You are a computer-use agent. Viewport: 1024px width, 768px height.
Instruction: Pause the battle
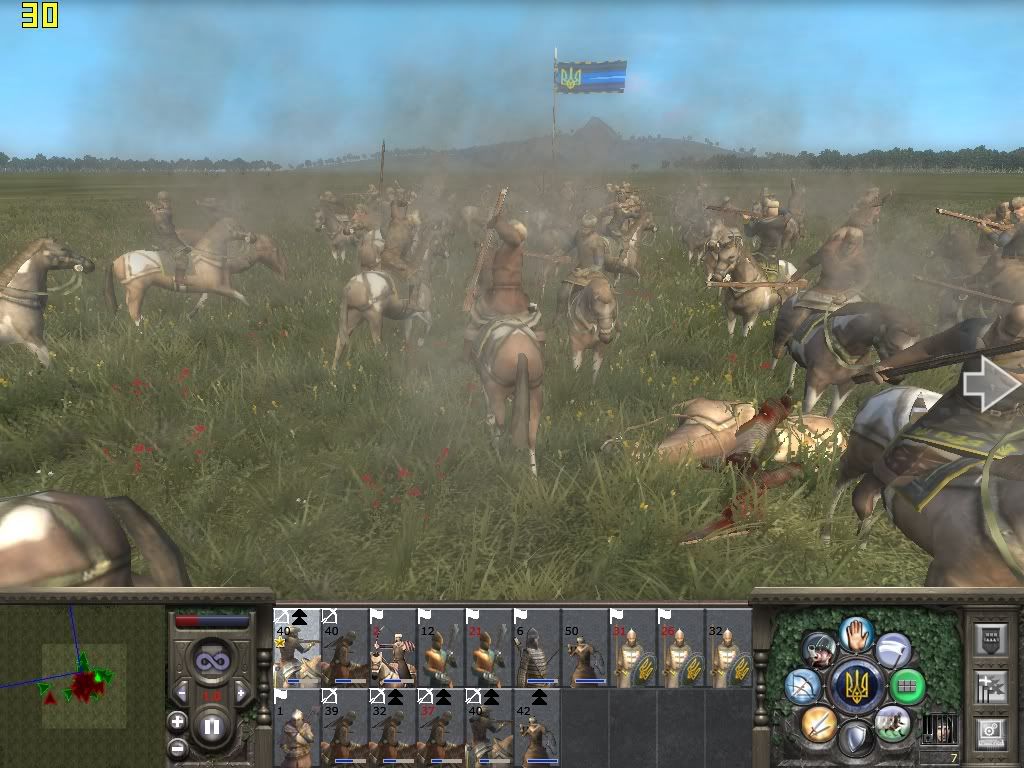tap(211, 725)
